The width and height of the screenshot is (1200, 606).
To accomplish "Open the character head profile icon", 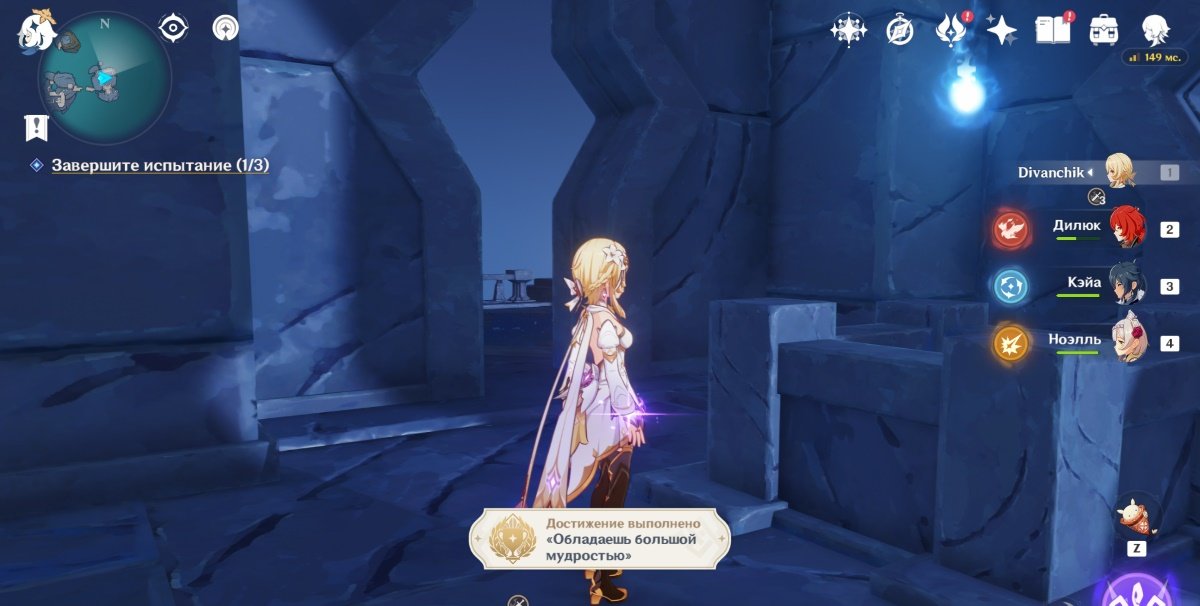I will [1156, 30].
